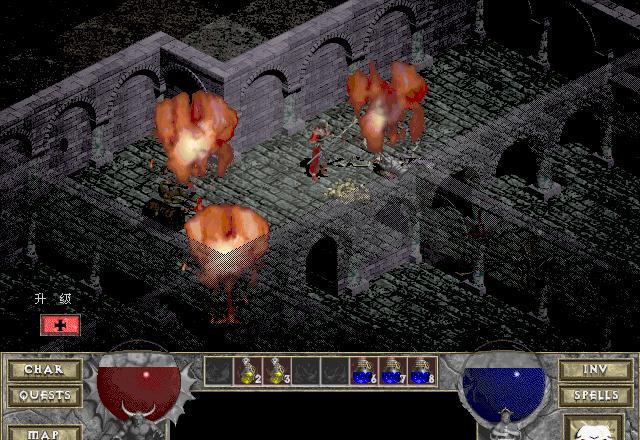Drink the blue mana potion in slot 8
Viewport: 640px width, 440px height.
click(422, 371)
